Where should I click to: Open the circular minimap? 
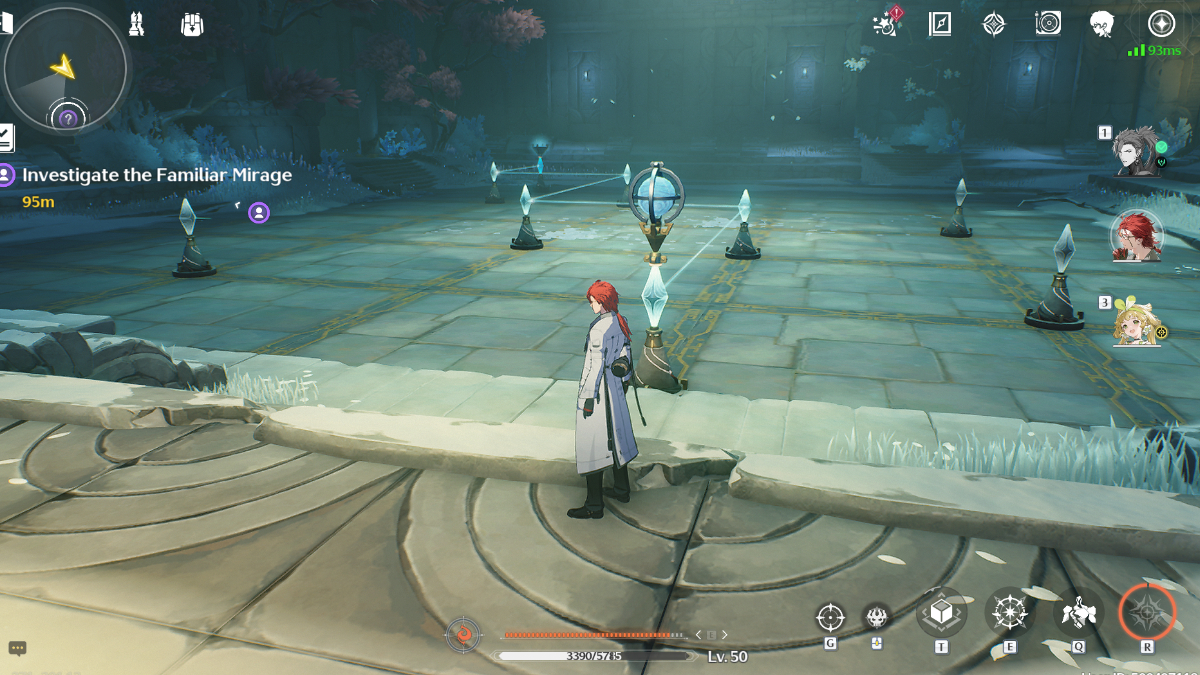tap(65, 69)
